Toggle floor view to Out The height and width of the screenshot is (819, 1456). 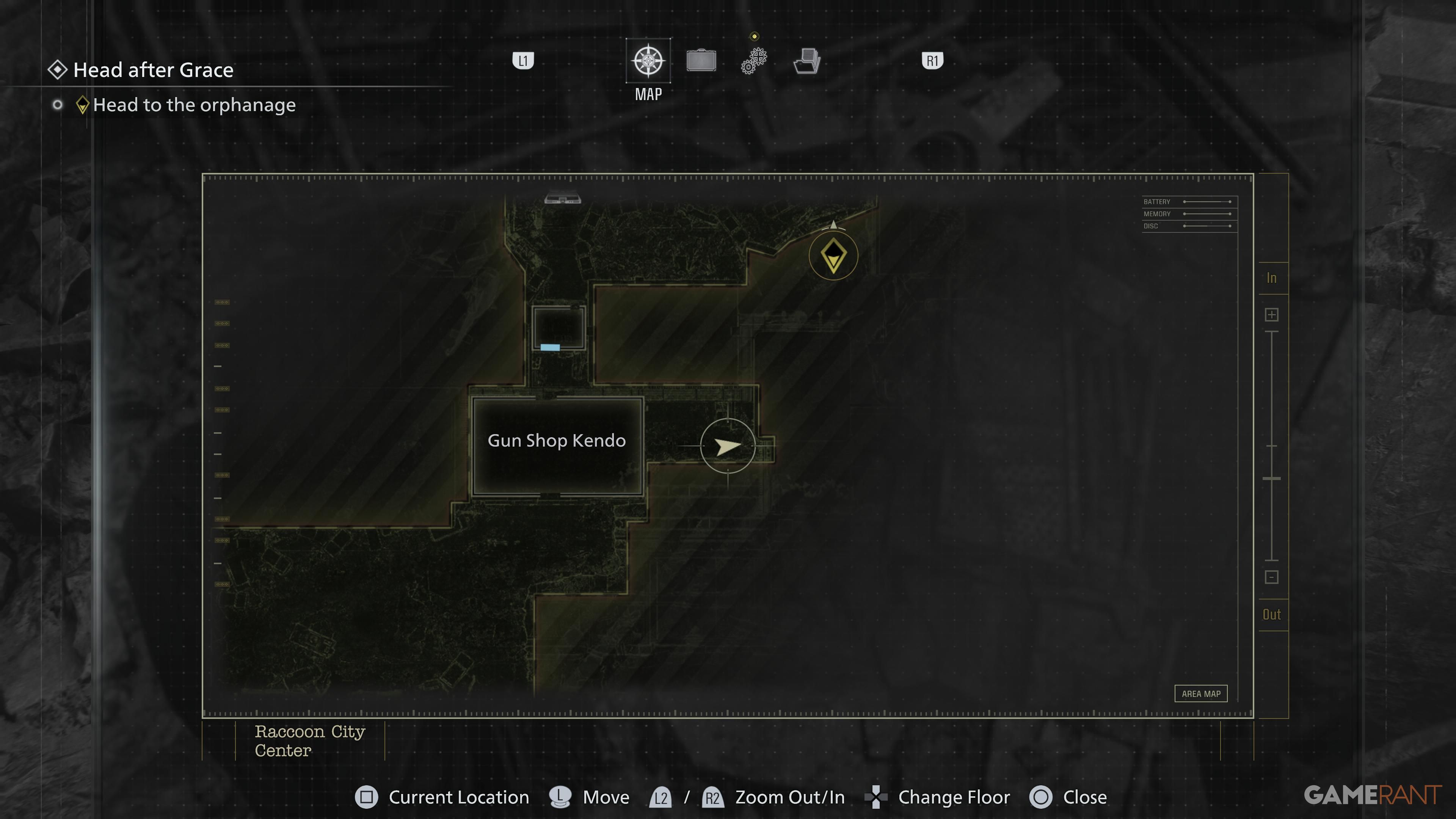(x=1272, y=614)
